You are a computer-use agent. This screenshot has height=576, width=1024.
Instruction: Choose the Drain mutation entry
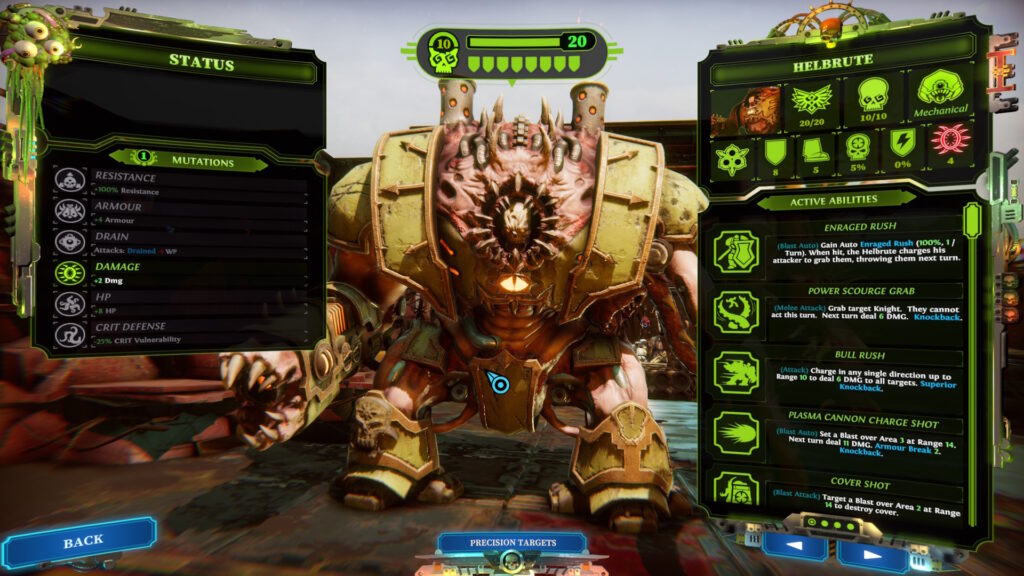click(180, 242)
